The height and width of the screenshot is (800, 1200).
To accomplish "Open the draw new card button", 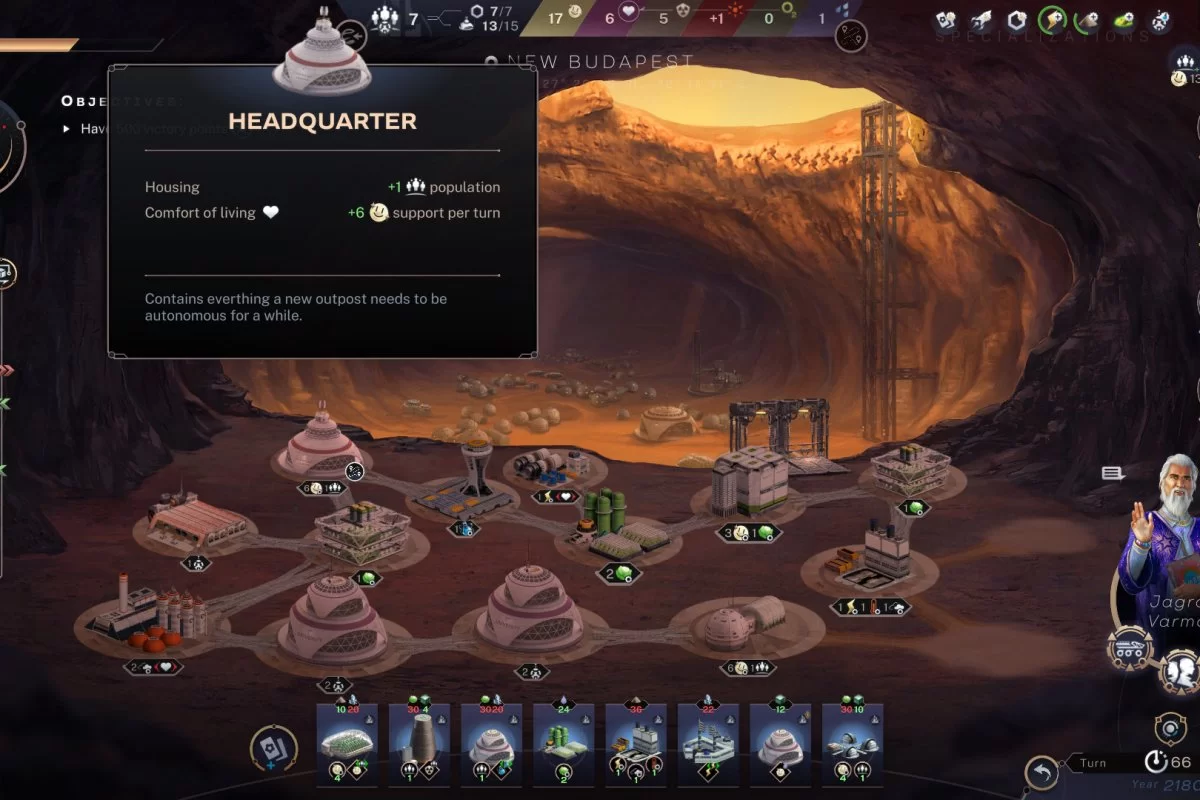I will coord(272,748).
